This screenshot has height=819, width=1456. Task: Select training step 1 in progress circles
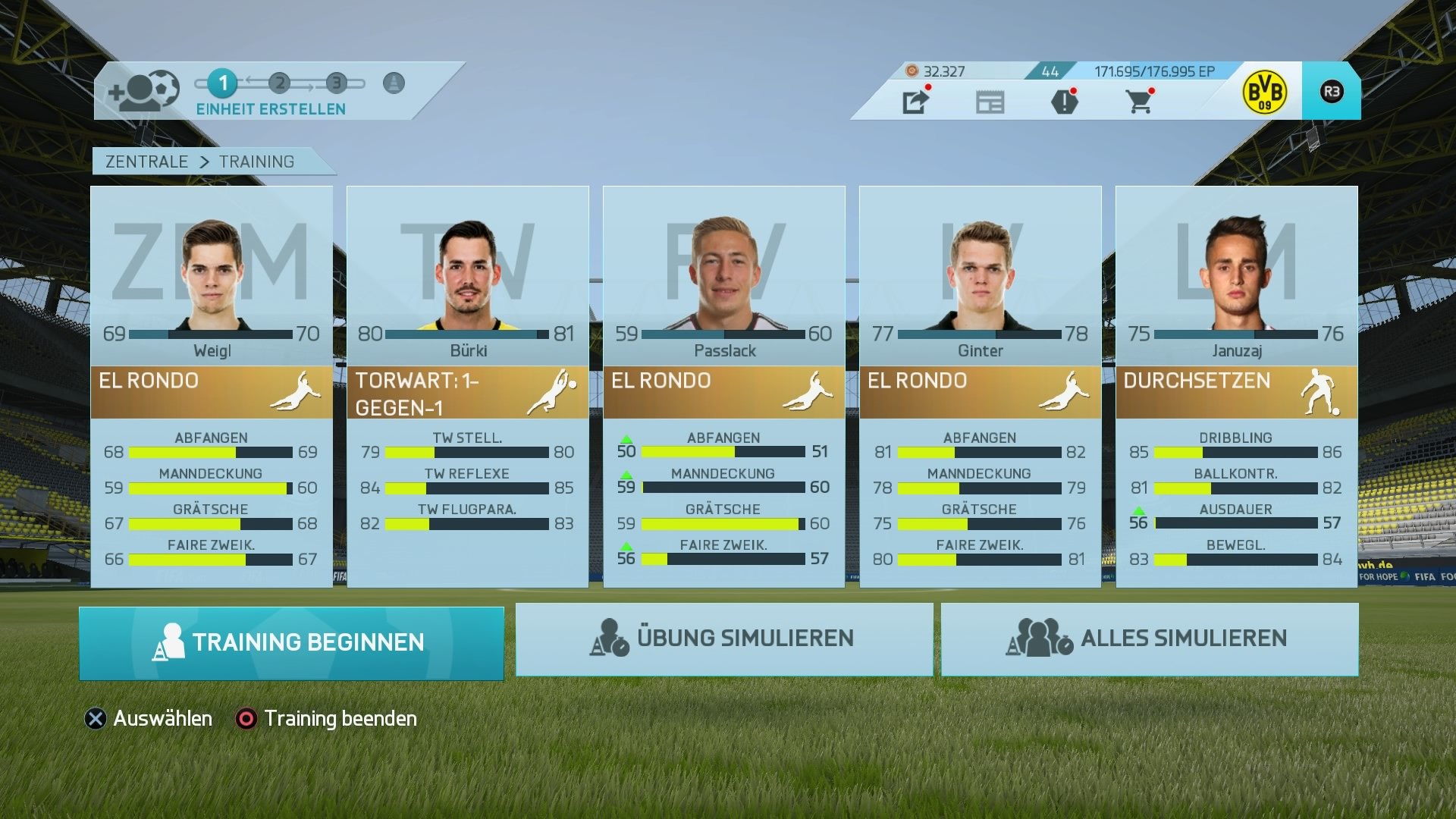[223, 83]
